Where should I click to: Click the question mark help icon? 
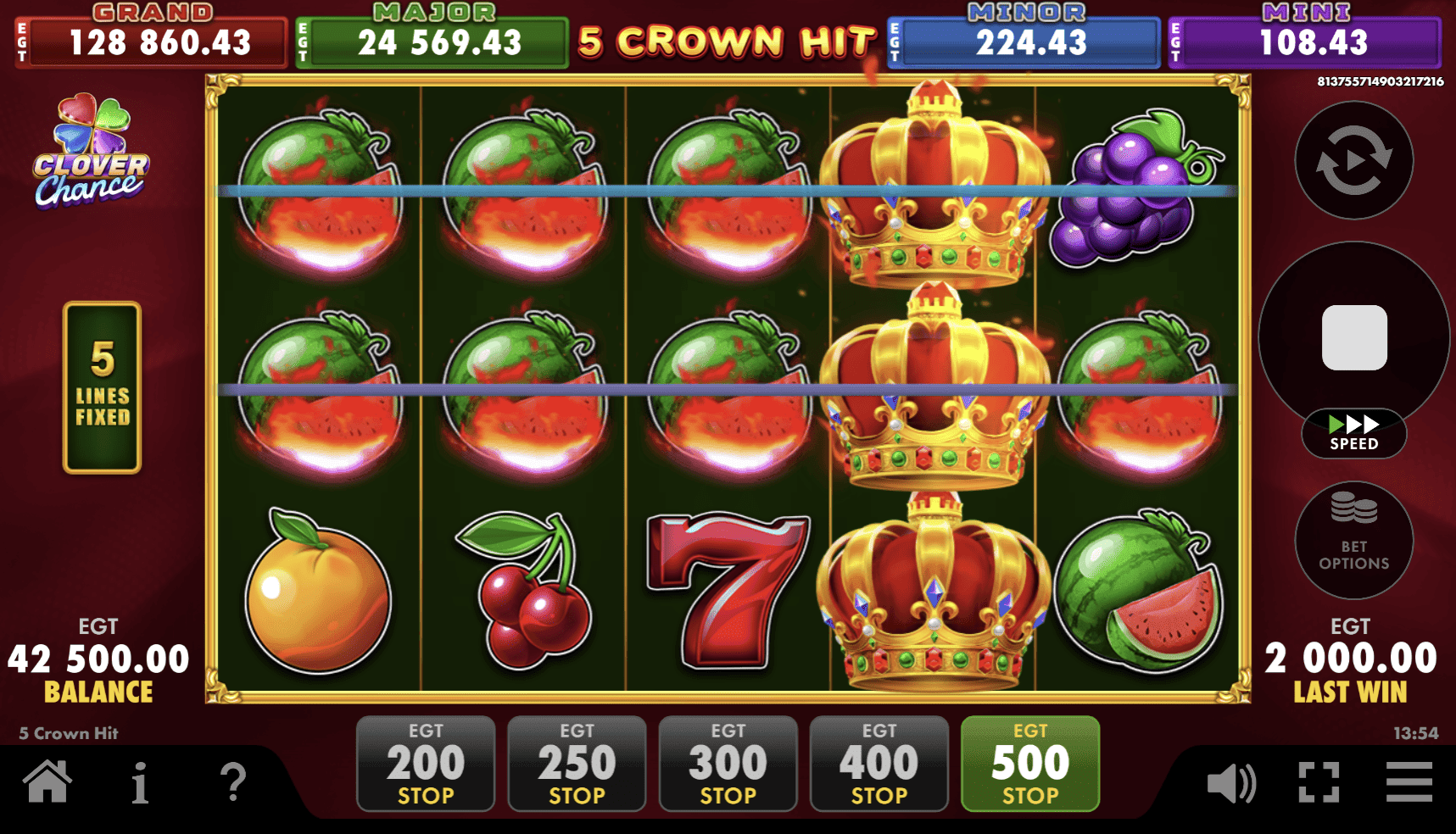[232, 784]
